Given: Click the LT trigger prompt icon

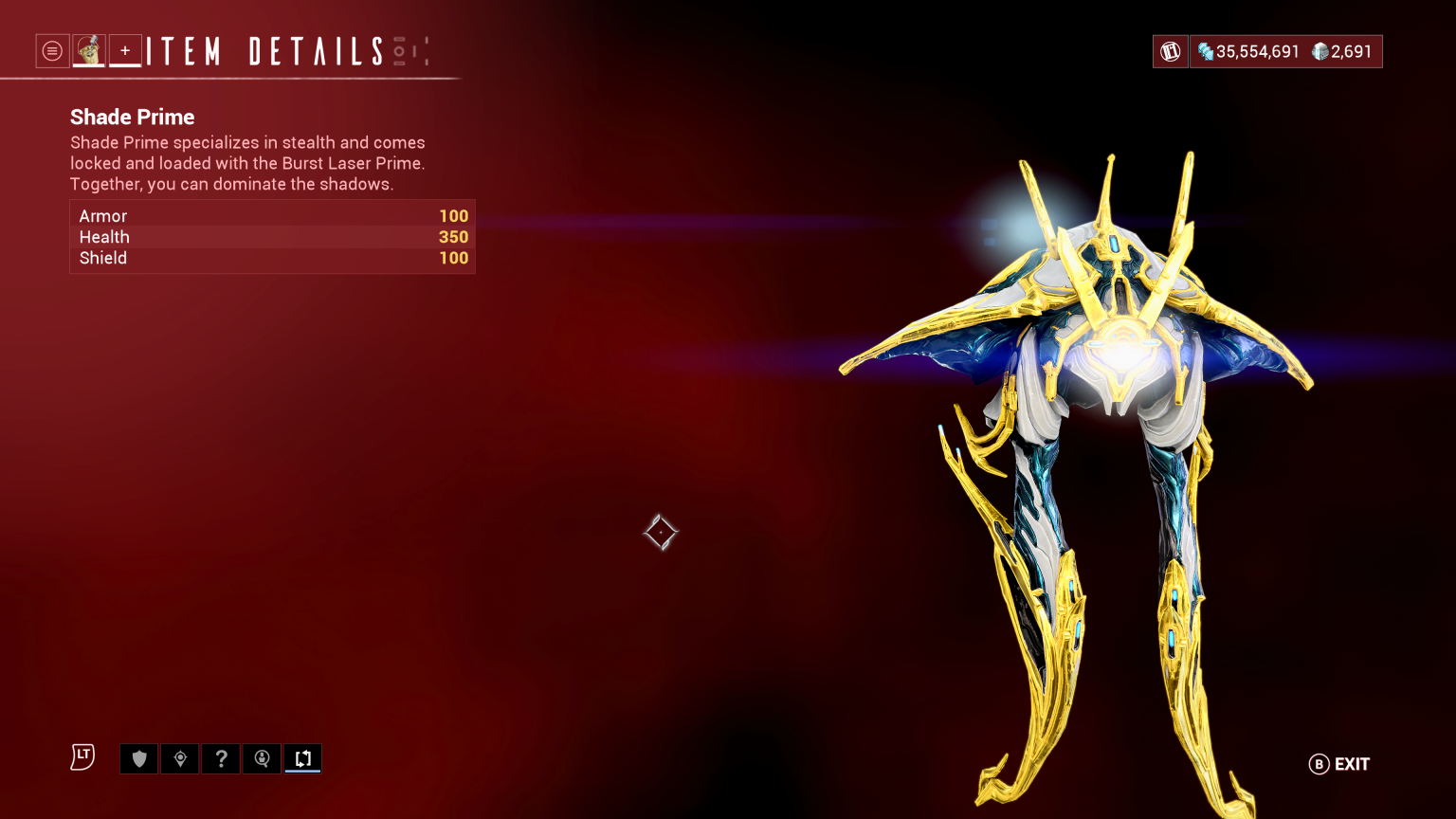Looking at the screenshot, I should pyautogui.click(x=82, y=757).
